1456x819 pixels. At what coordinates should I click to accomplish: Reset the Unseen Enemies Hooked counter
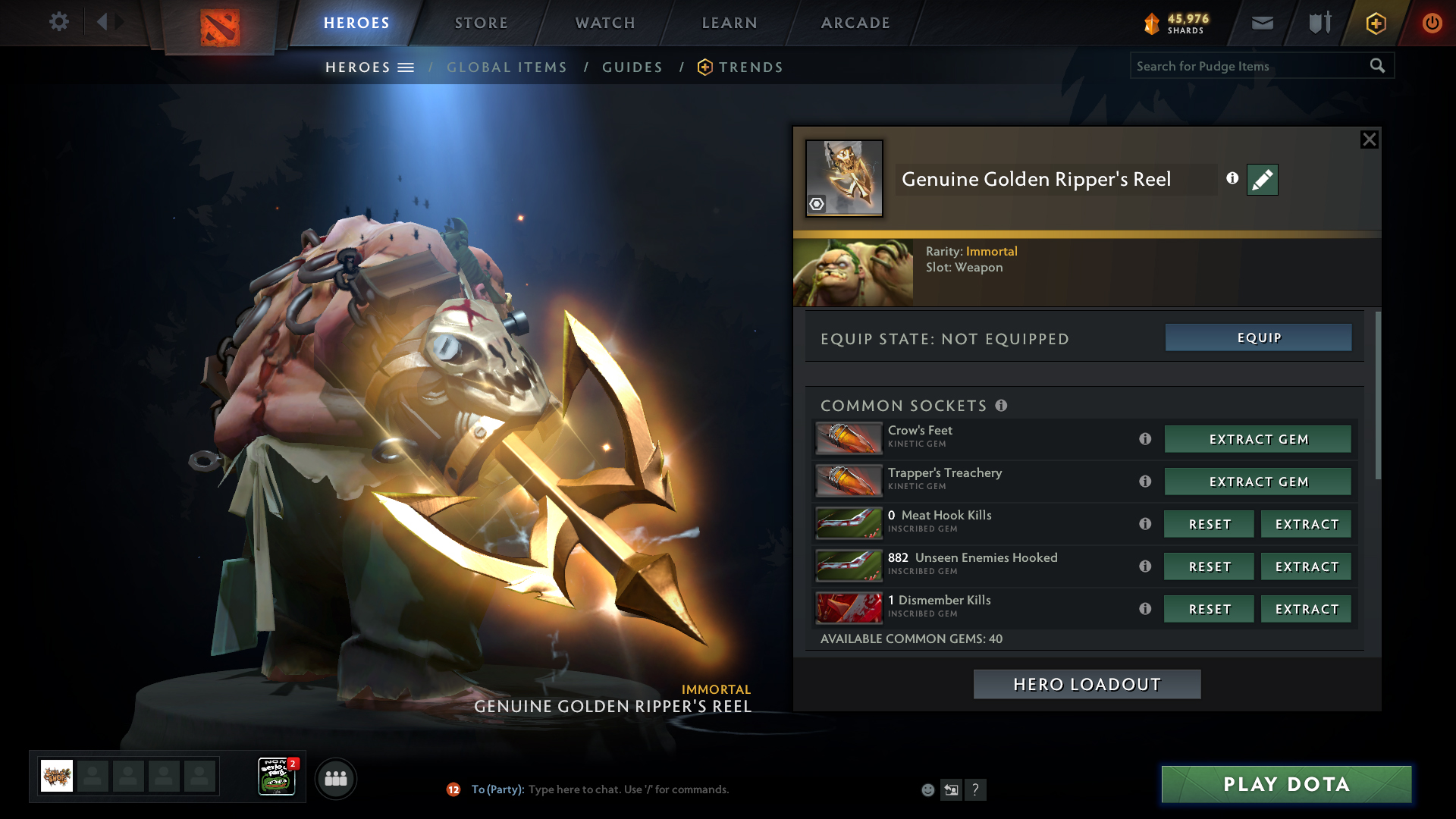[1209, 566]
